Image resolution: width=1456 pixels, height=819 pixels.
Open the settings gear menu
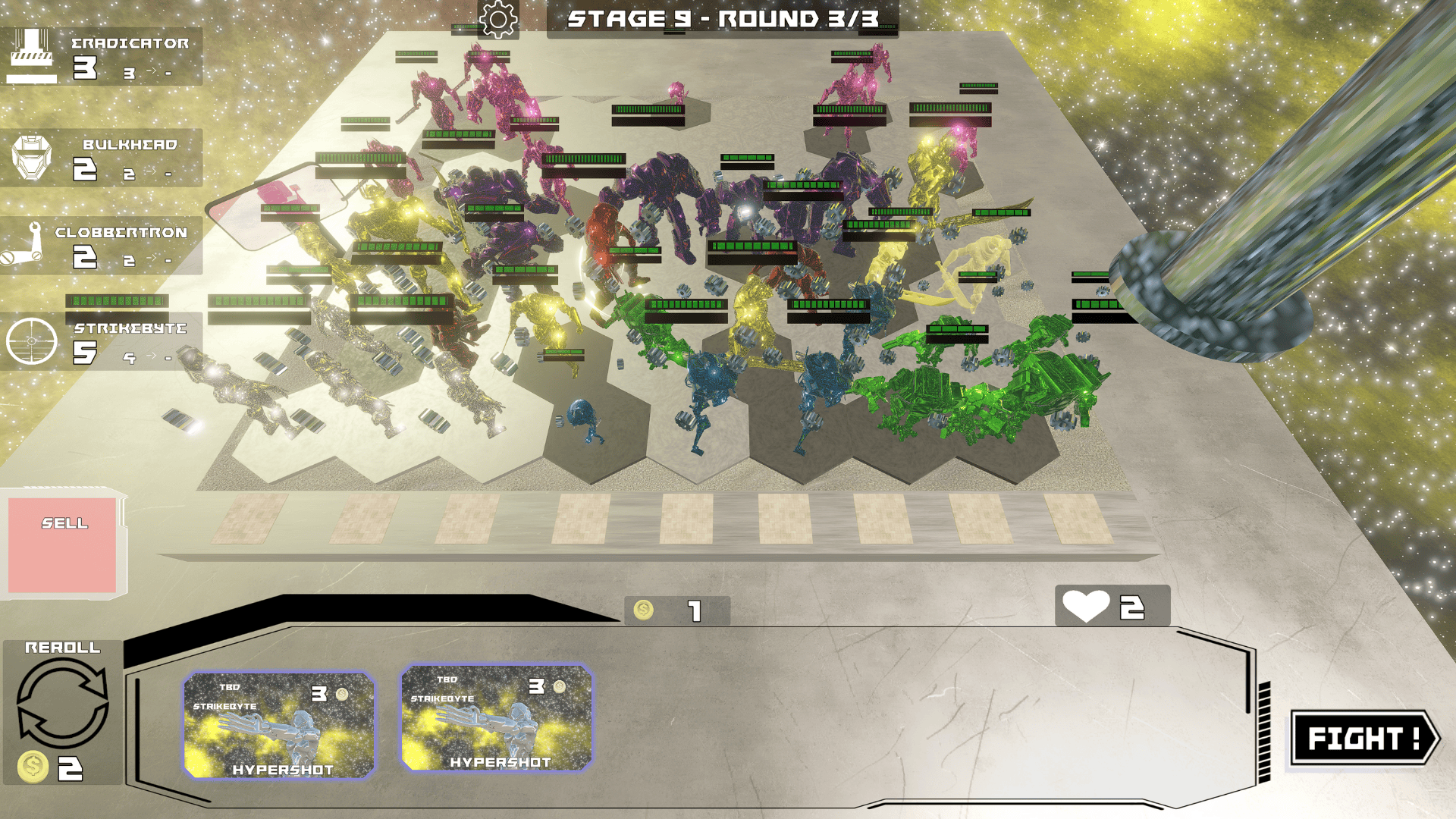(x=497, y=20)
